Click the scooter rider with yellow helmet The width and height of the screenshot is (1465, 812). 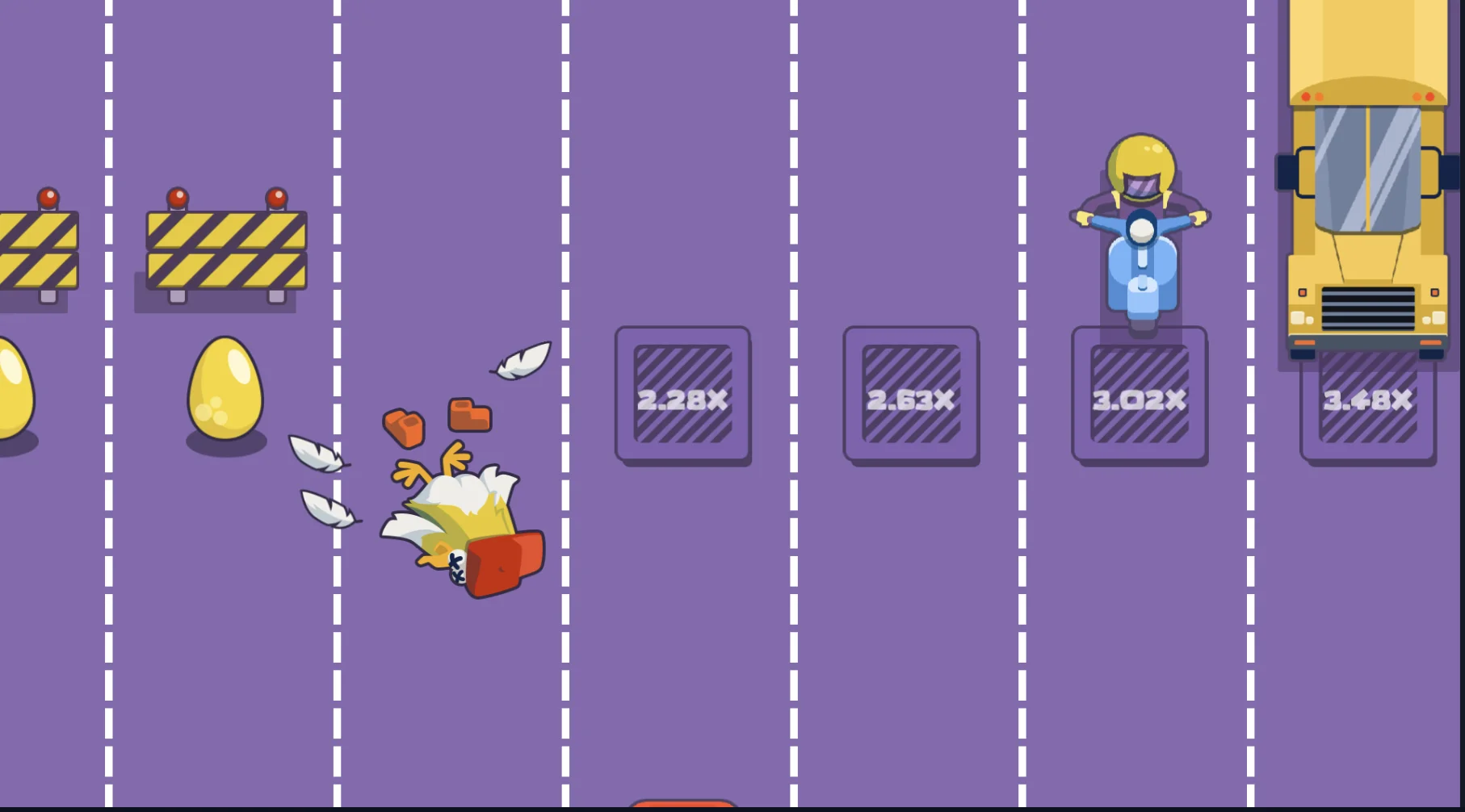click(x=1140, y=226)
